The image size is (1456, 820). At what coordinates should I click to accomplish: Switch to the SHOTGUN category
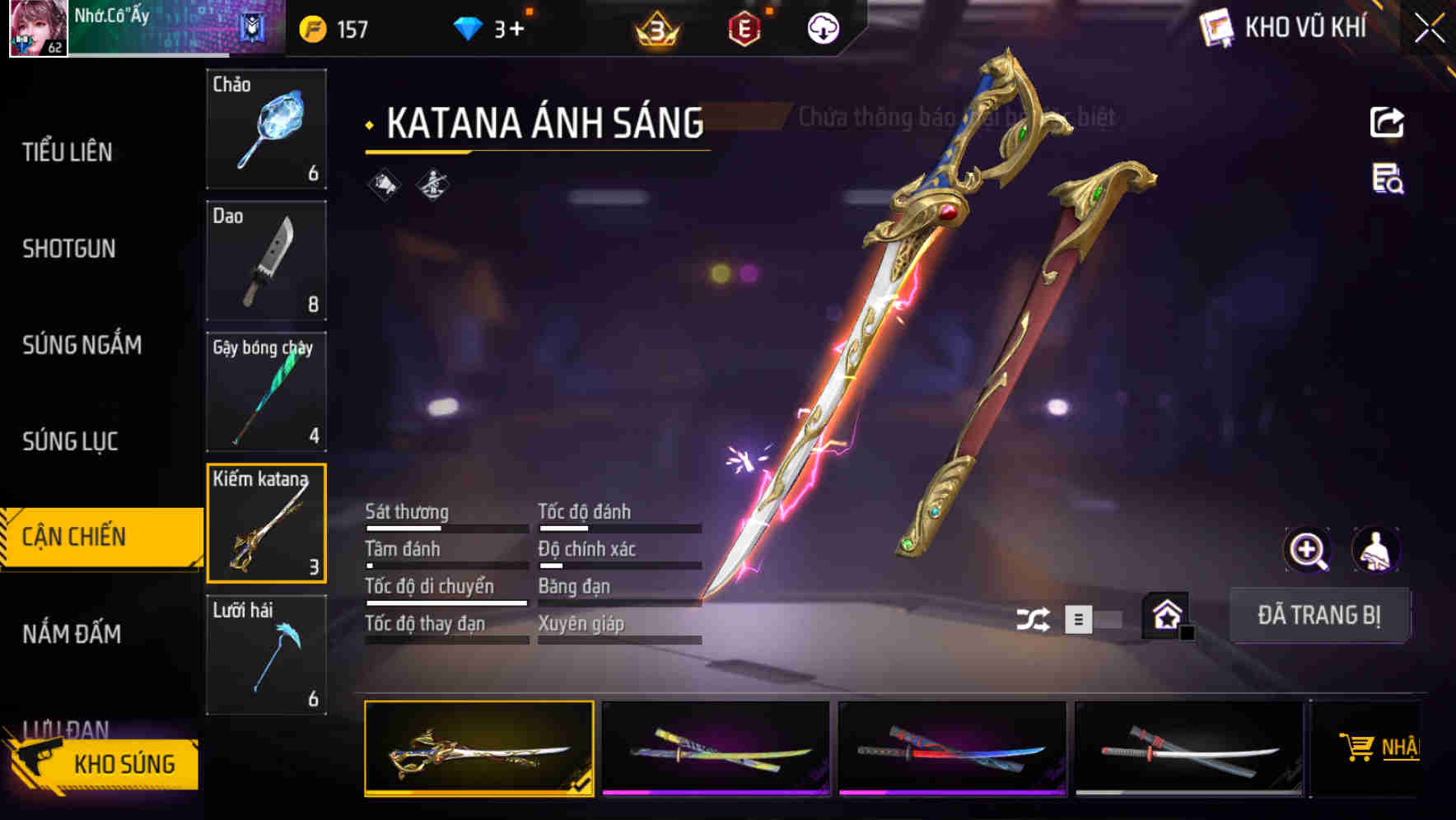click(69, 249)
